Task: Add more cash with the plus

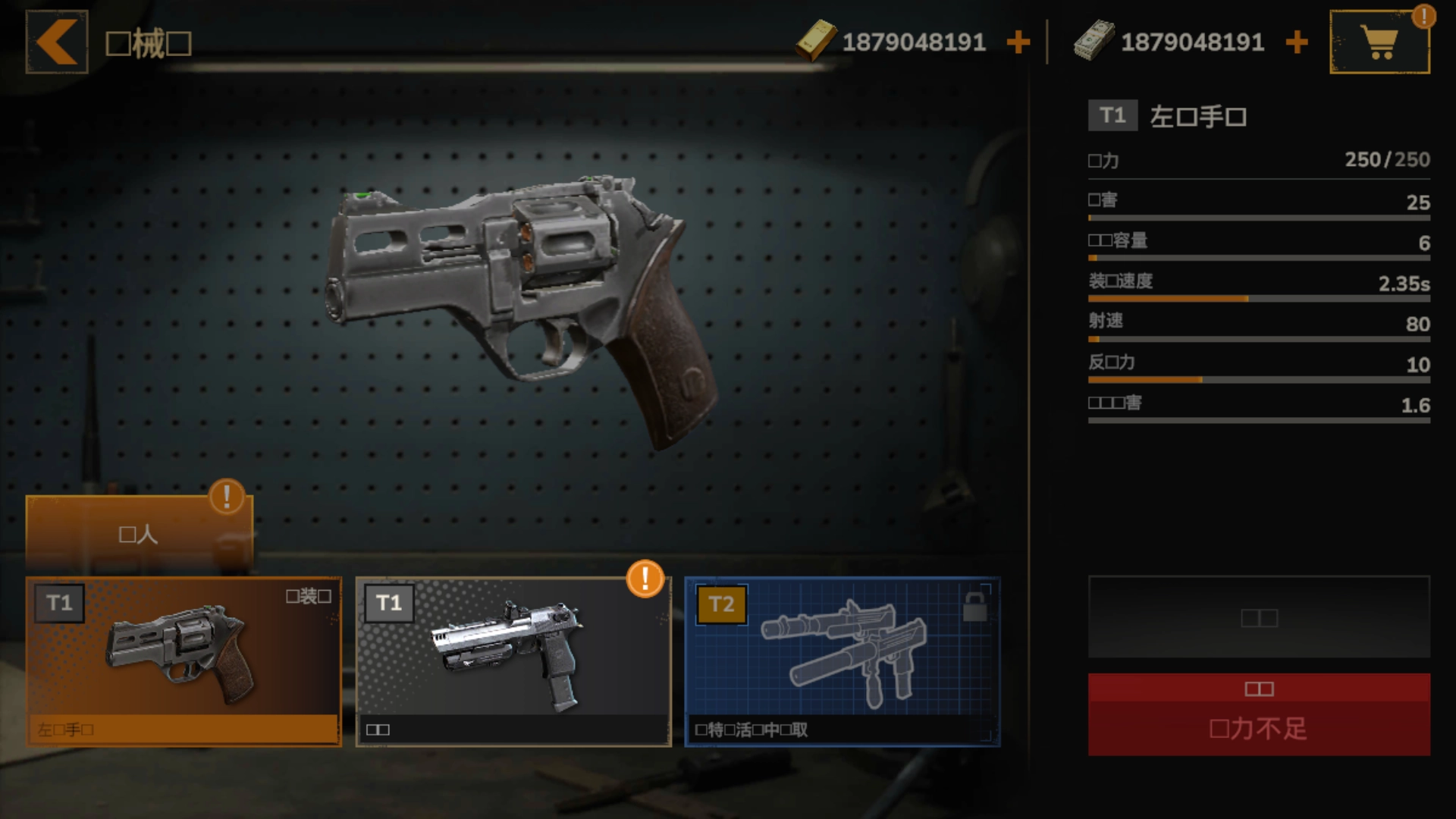Action: tap(1297, 42)
